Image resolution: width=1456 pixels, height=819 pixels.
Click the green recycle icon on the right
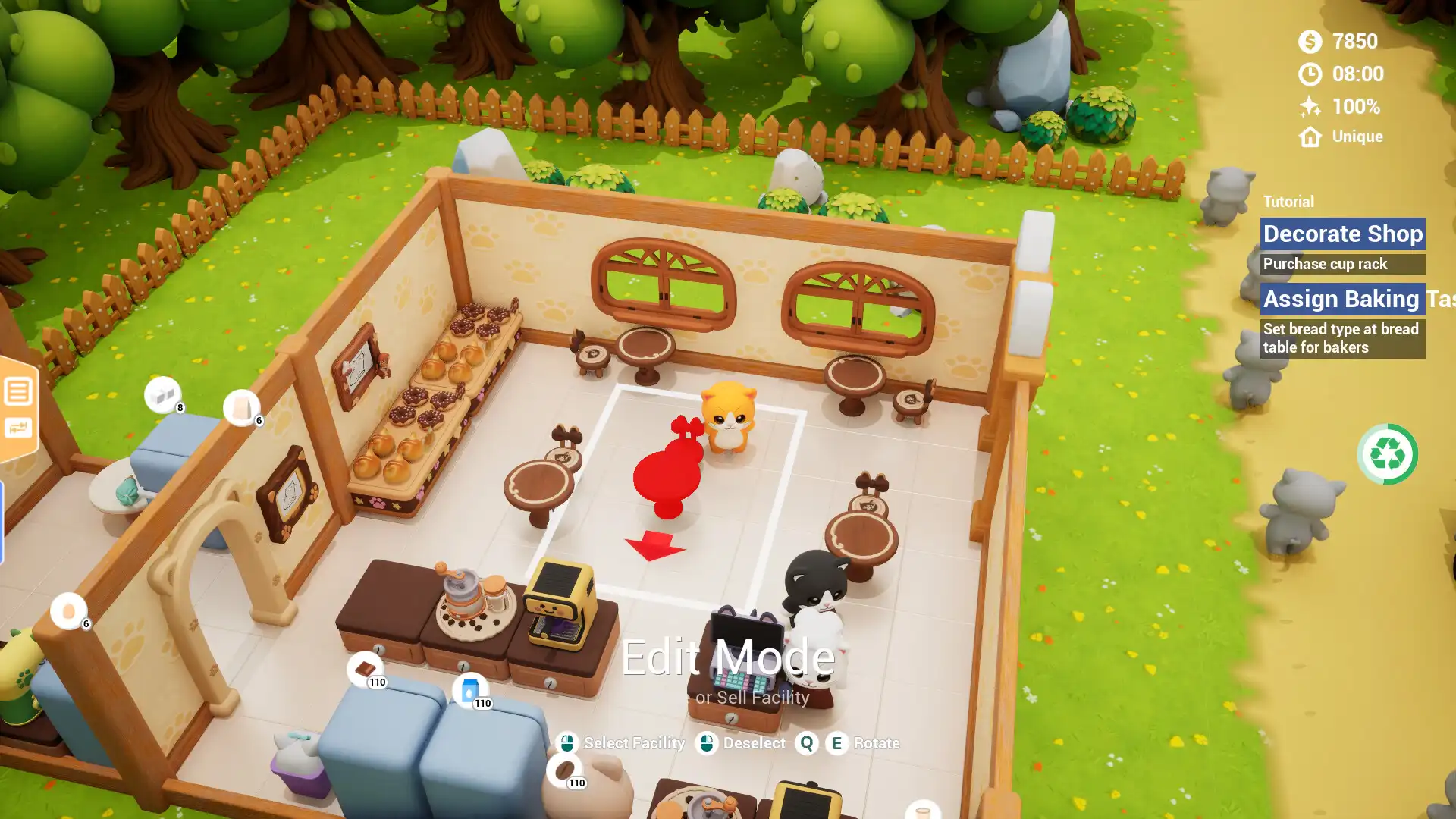click(x=1388, y=453)
